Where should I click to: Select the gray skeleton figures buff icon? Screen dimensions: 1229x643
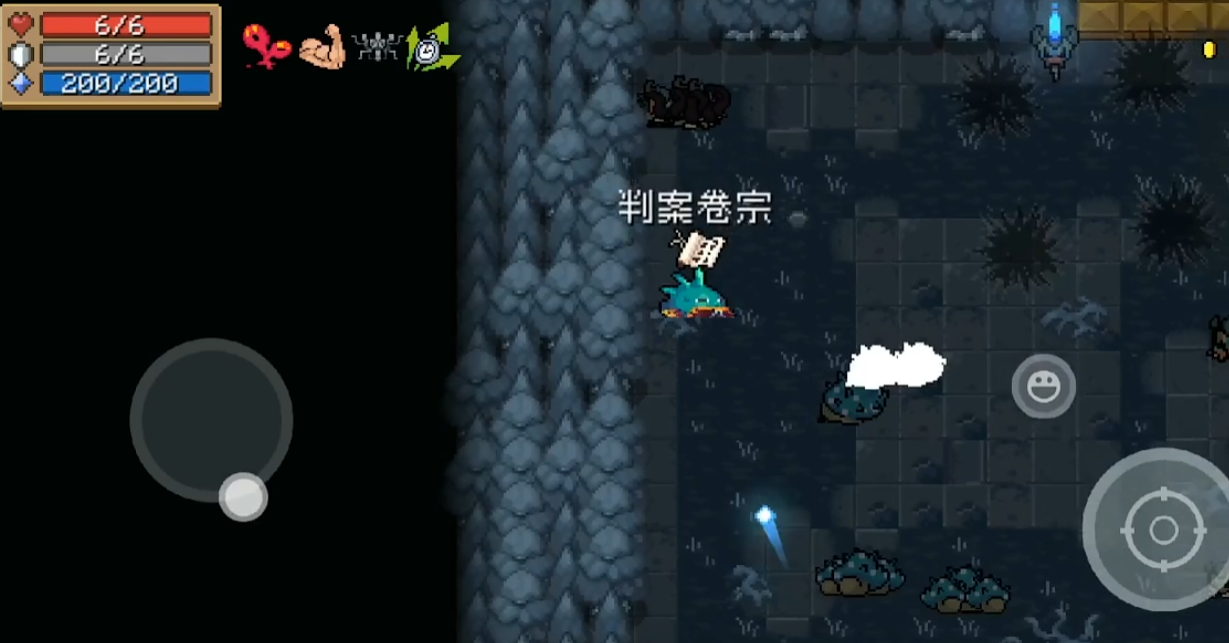click(x=376, y=48)
